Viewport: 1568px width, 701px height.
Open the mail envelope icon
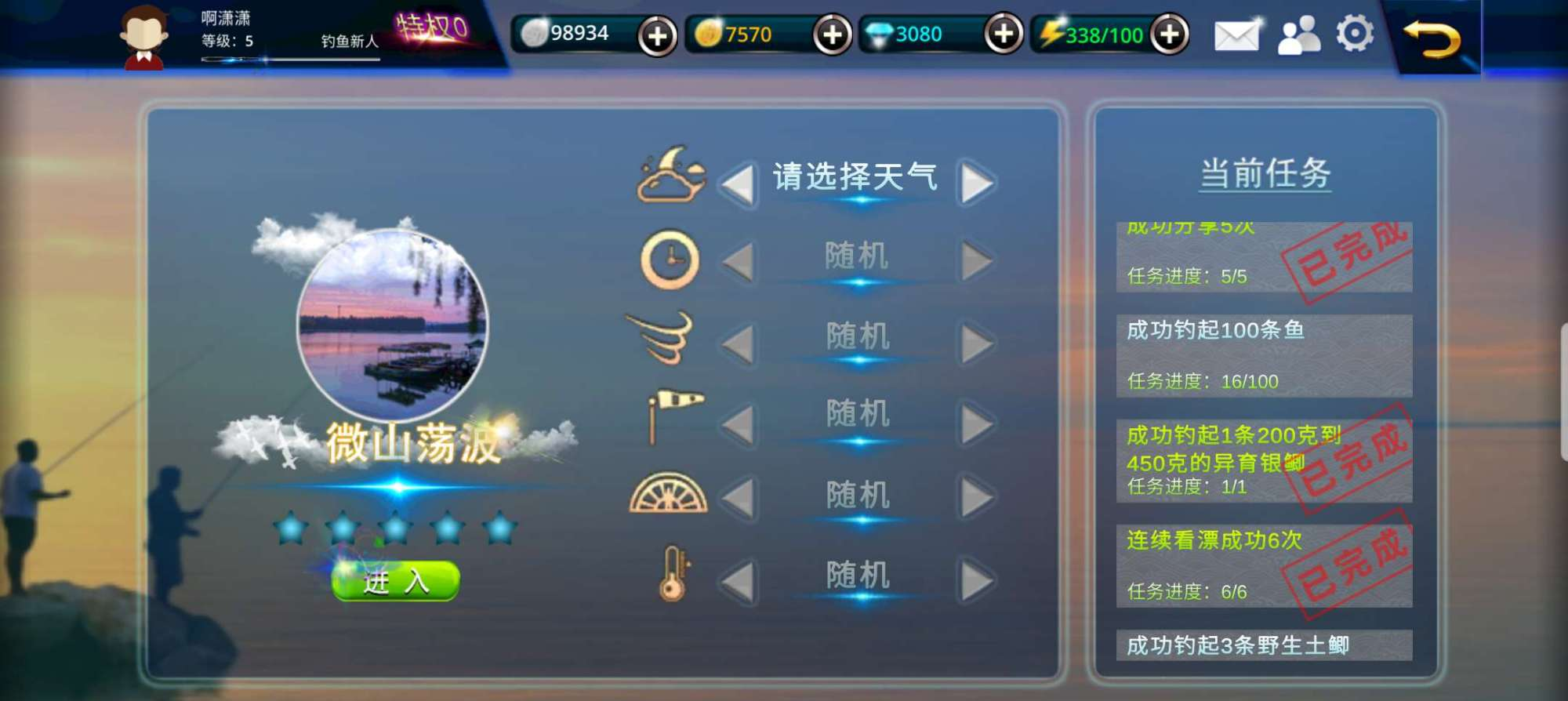pyautogui.click(x=1236, y=35)
